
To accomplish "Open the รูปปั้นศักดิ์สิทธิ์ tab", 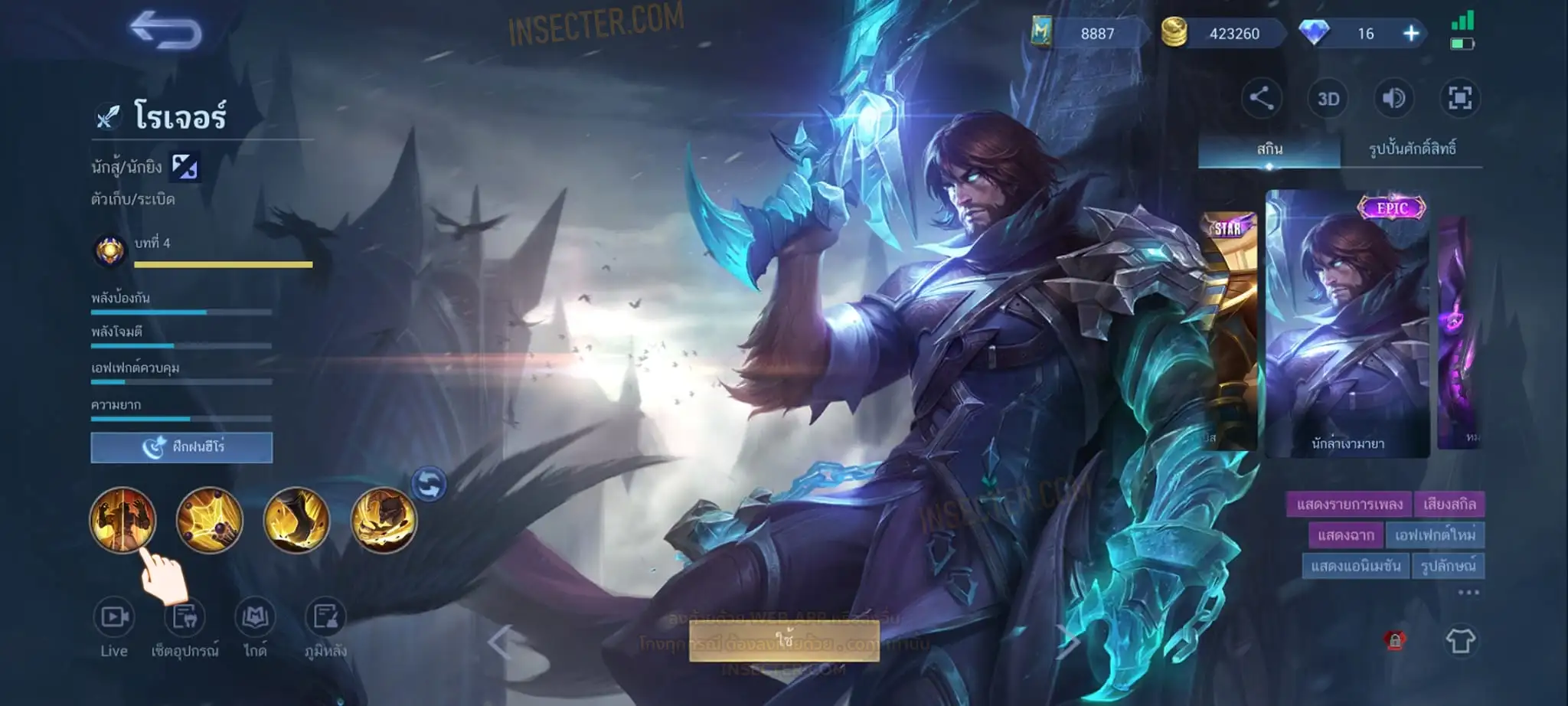I will pyautogui.click(x=1412, y=149).
